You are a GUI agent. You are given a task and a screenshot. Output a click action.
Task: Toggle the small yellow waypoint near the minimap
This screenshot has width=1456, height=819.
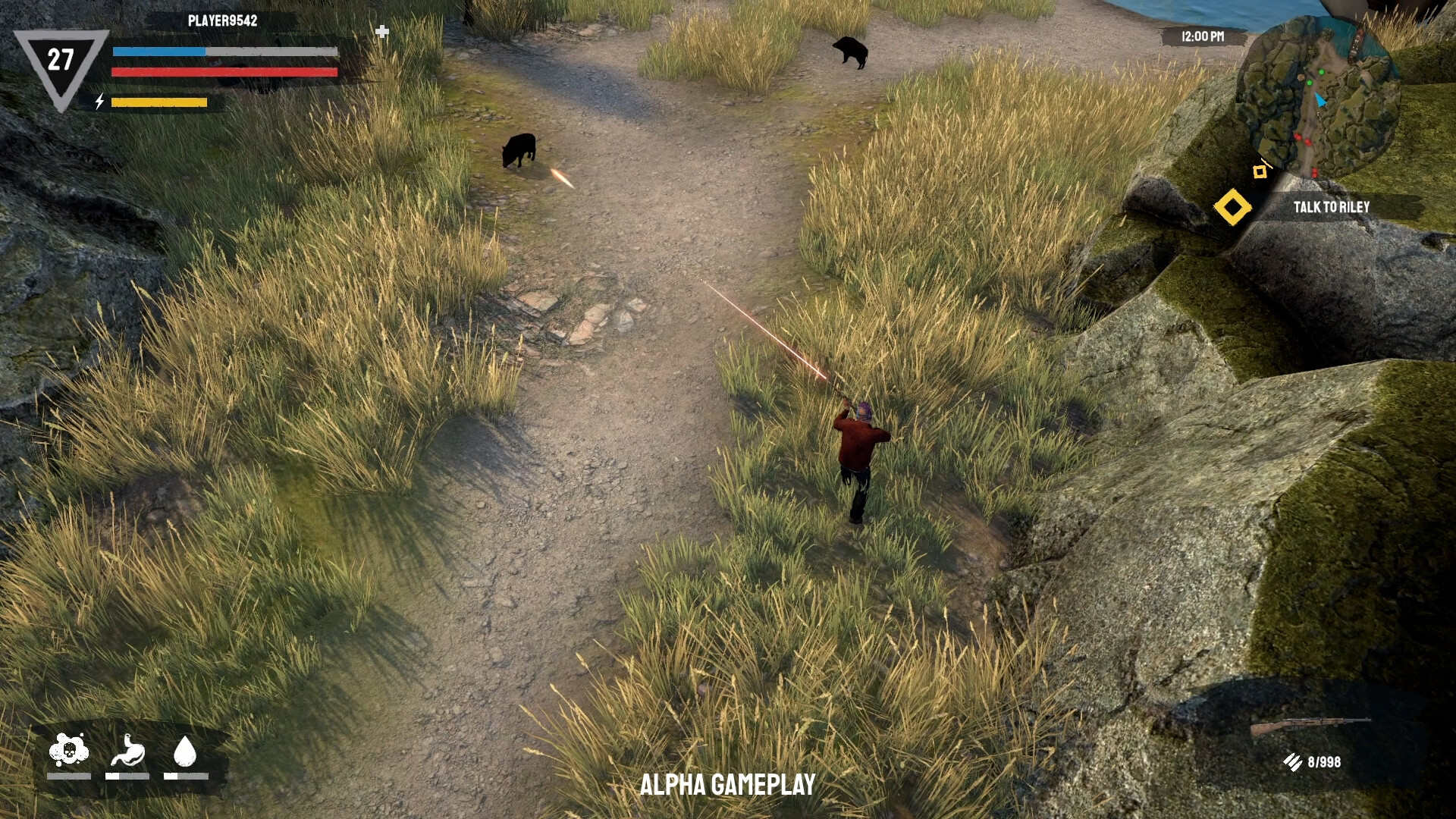tap(1260, 171)
